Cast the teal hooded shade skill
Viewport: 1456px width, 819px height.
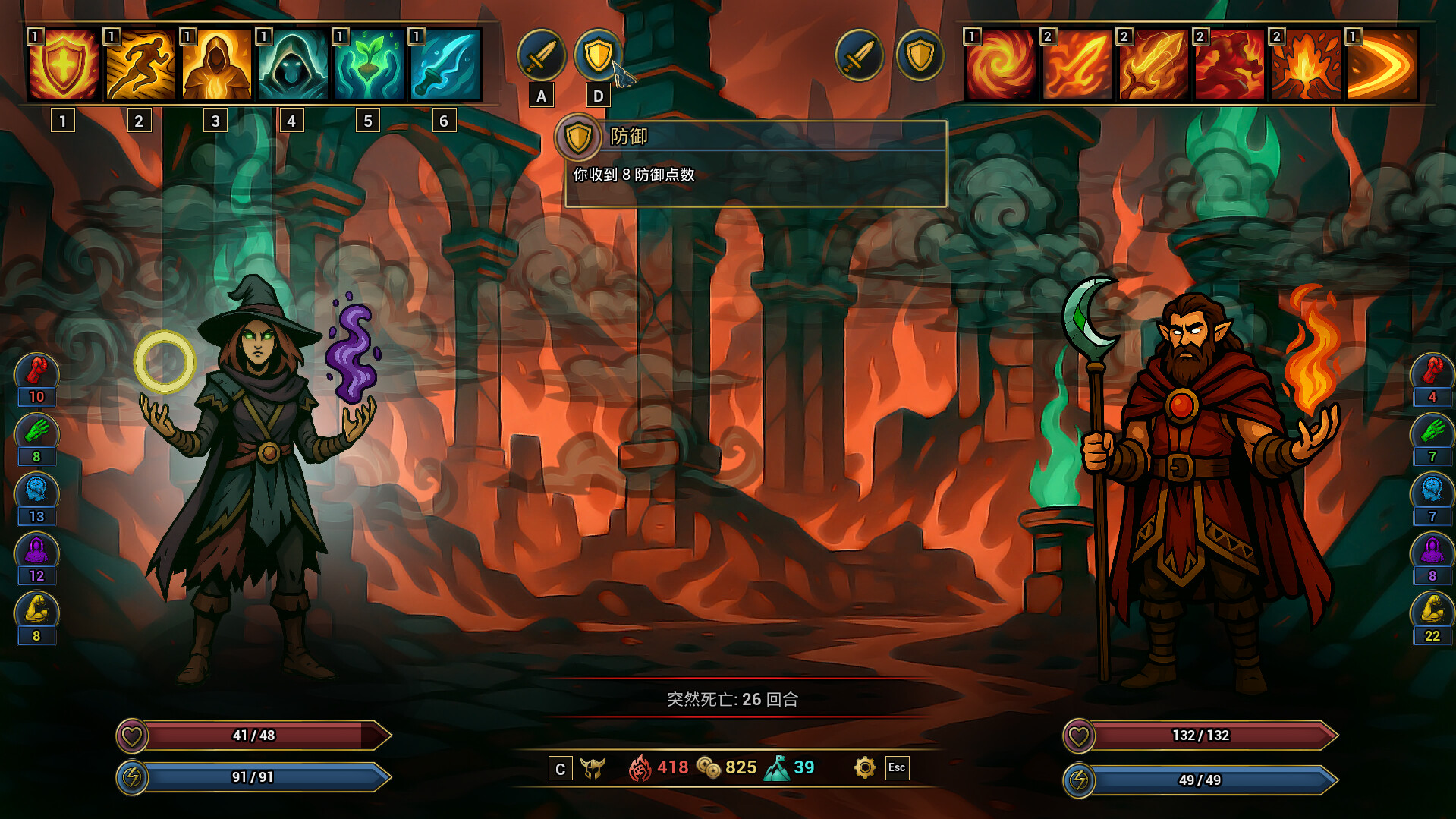292,65
